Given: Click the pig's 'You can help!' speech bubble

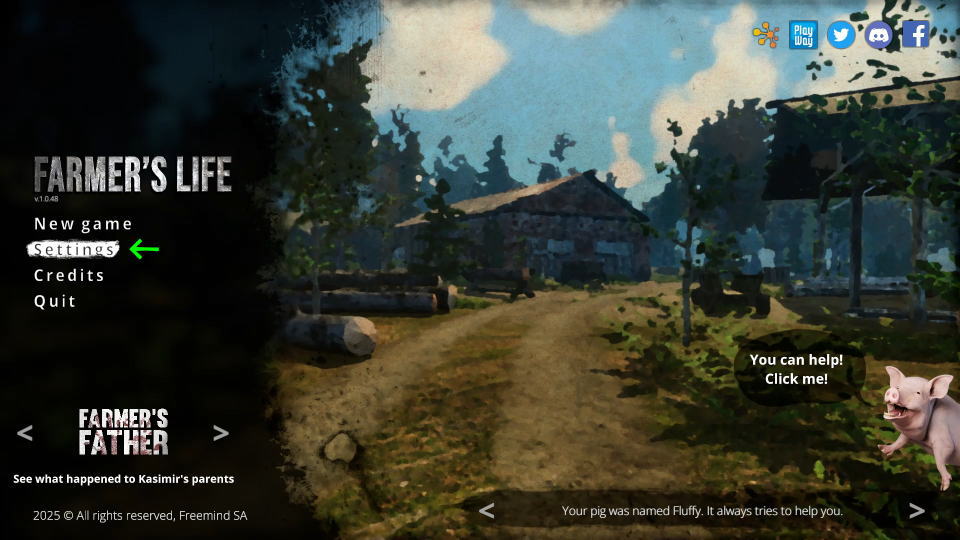Looking at the screenshot, I should (796, 369).
